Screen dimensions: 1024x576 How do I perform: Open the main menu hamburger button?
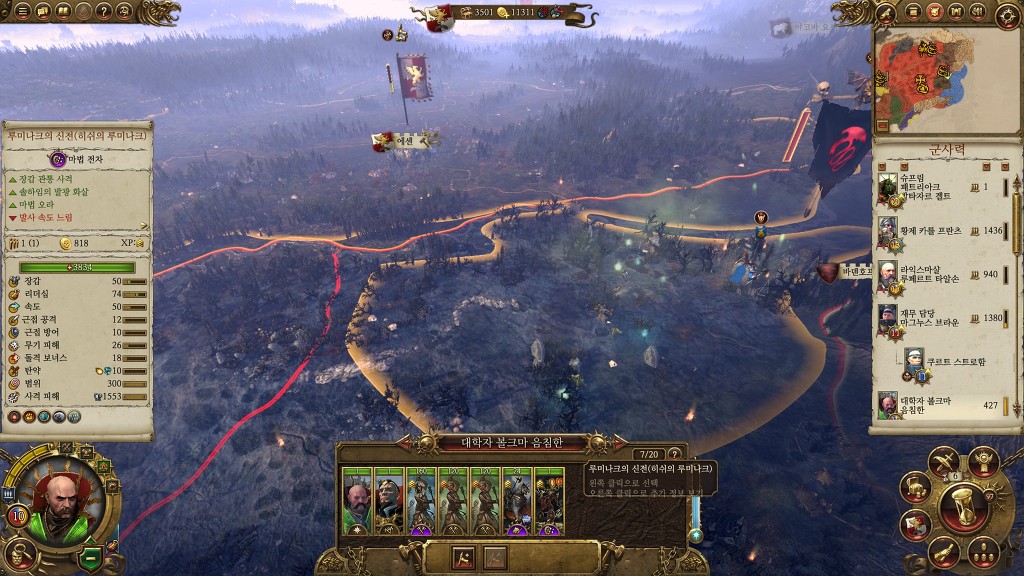click(22, 12)
